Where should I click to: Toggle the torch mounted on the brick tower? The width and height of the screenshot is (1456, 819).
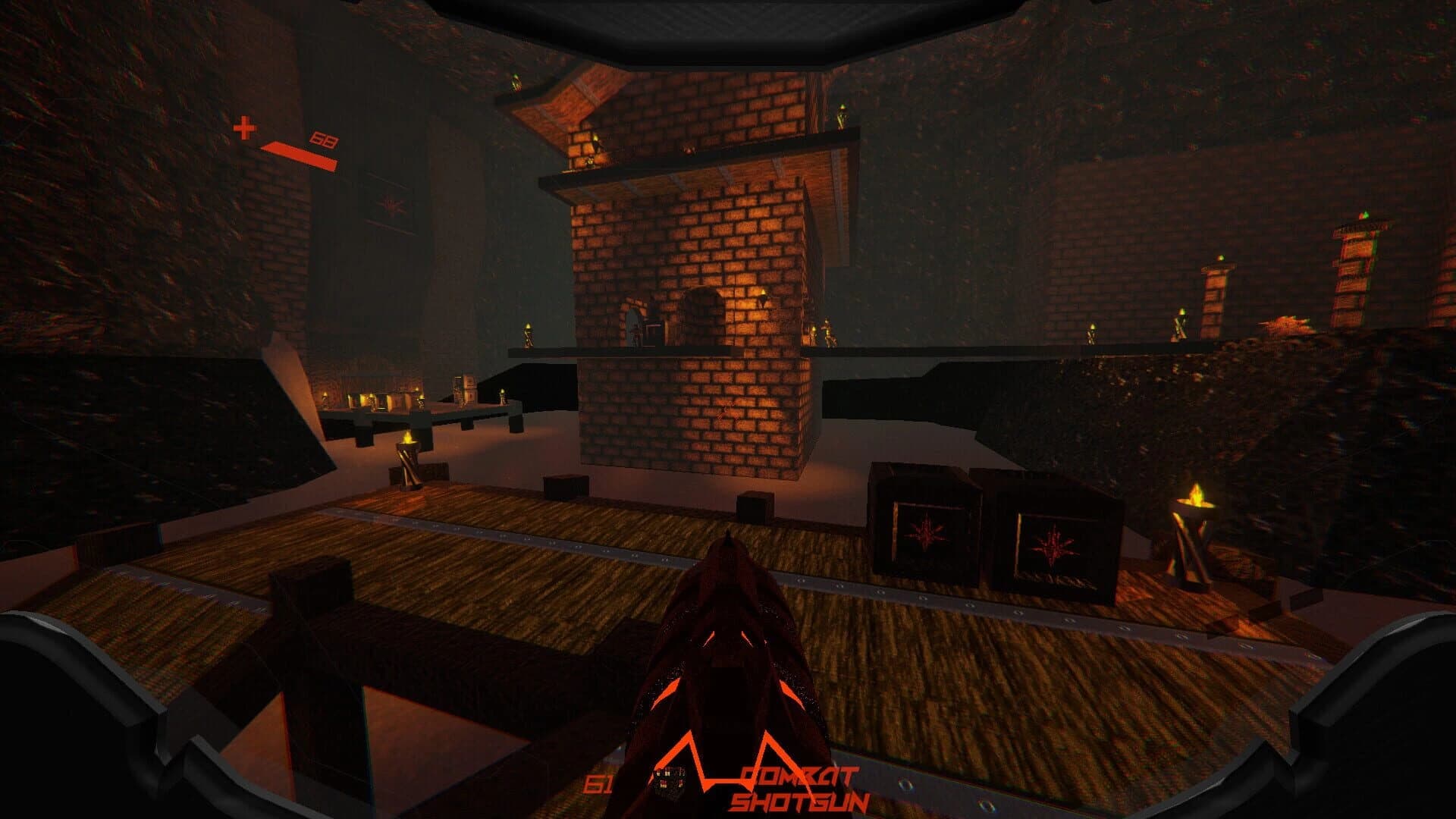click(x=764, y=293)
